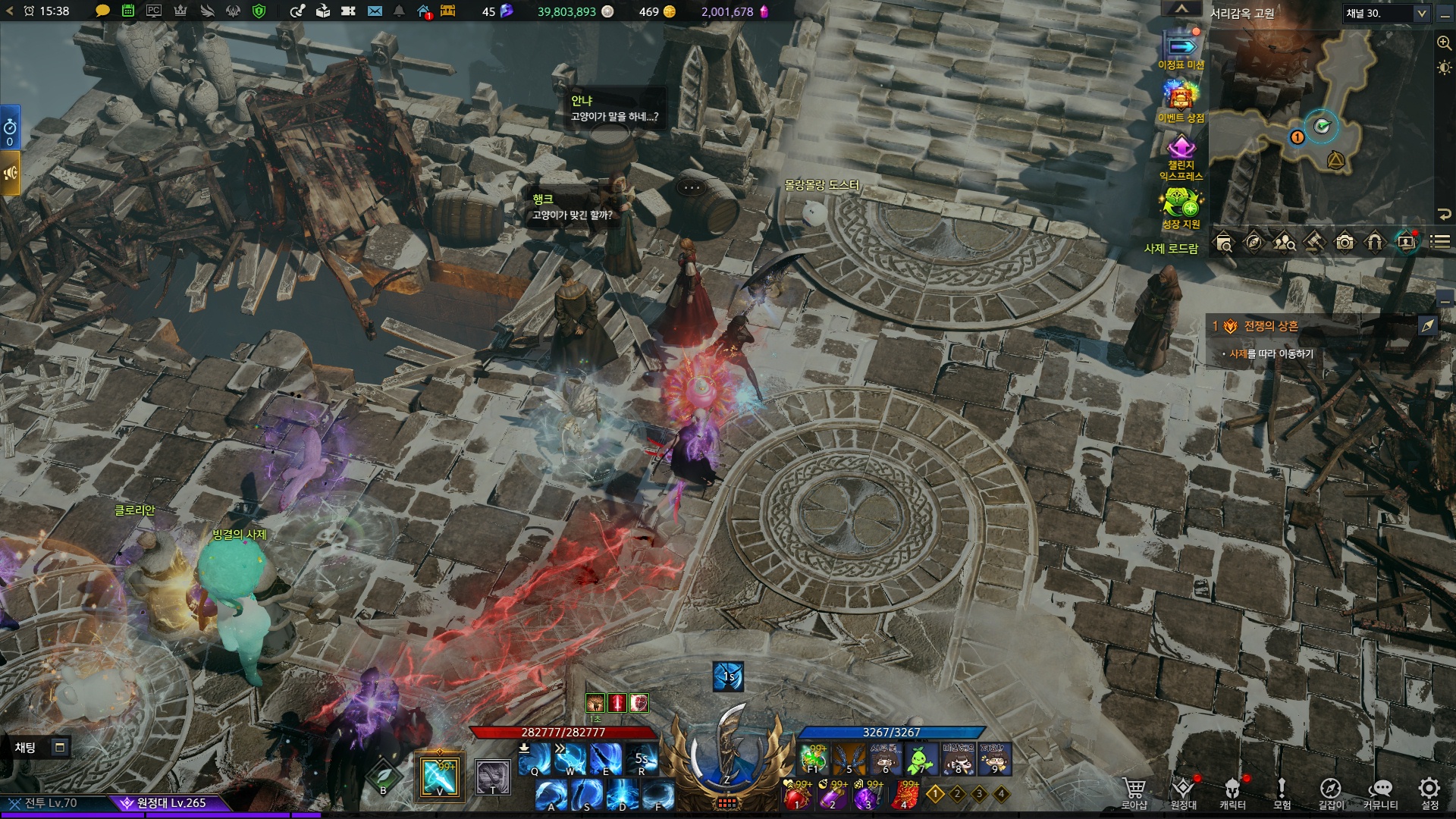The height and width of the screenshot is (819, 1456).
Task: Zoom in the minimap with magnifier button
Action: click(x=1444, y=43)
